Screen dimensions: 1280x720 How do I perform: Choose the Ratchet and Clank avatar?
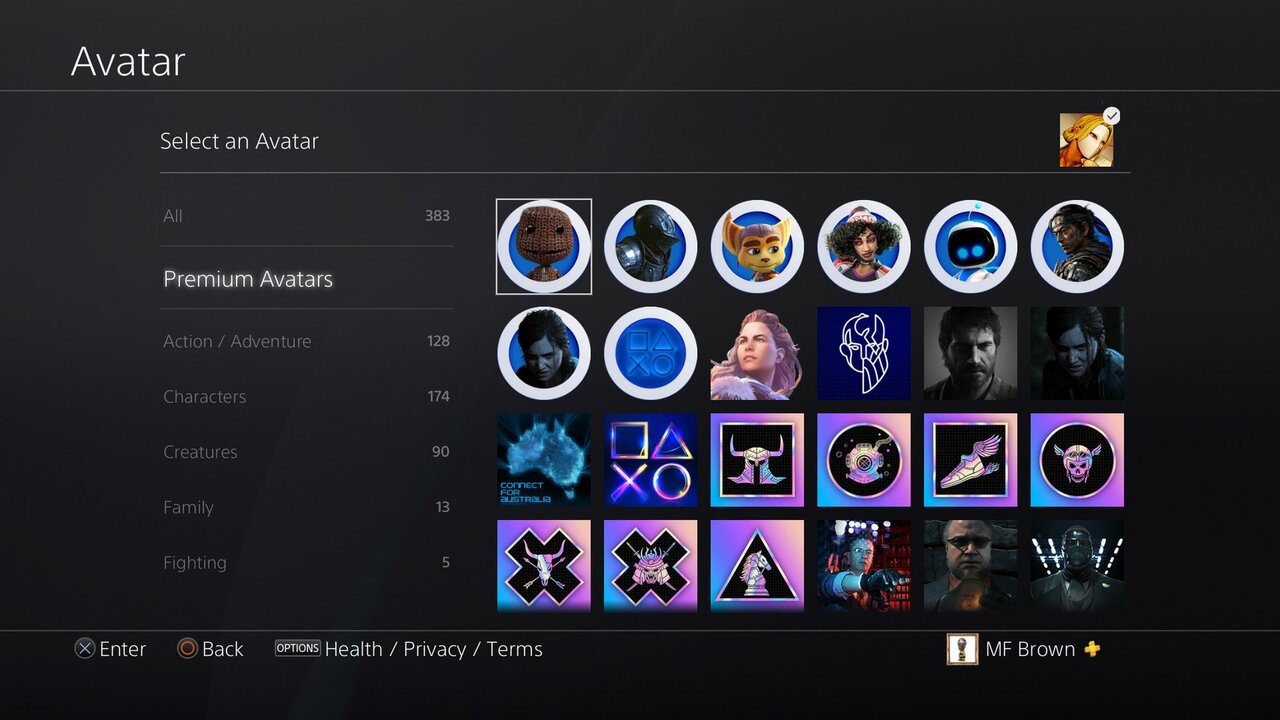pyautogui.click(x=757, y=246)
